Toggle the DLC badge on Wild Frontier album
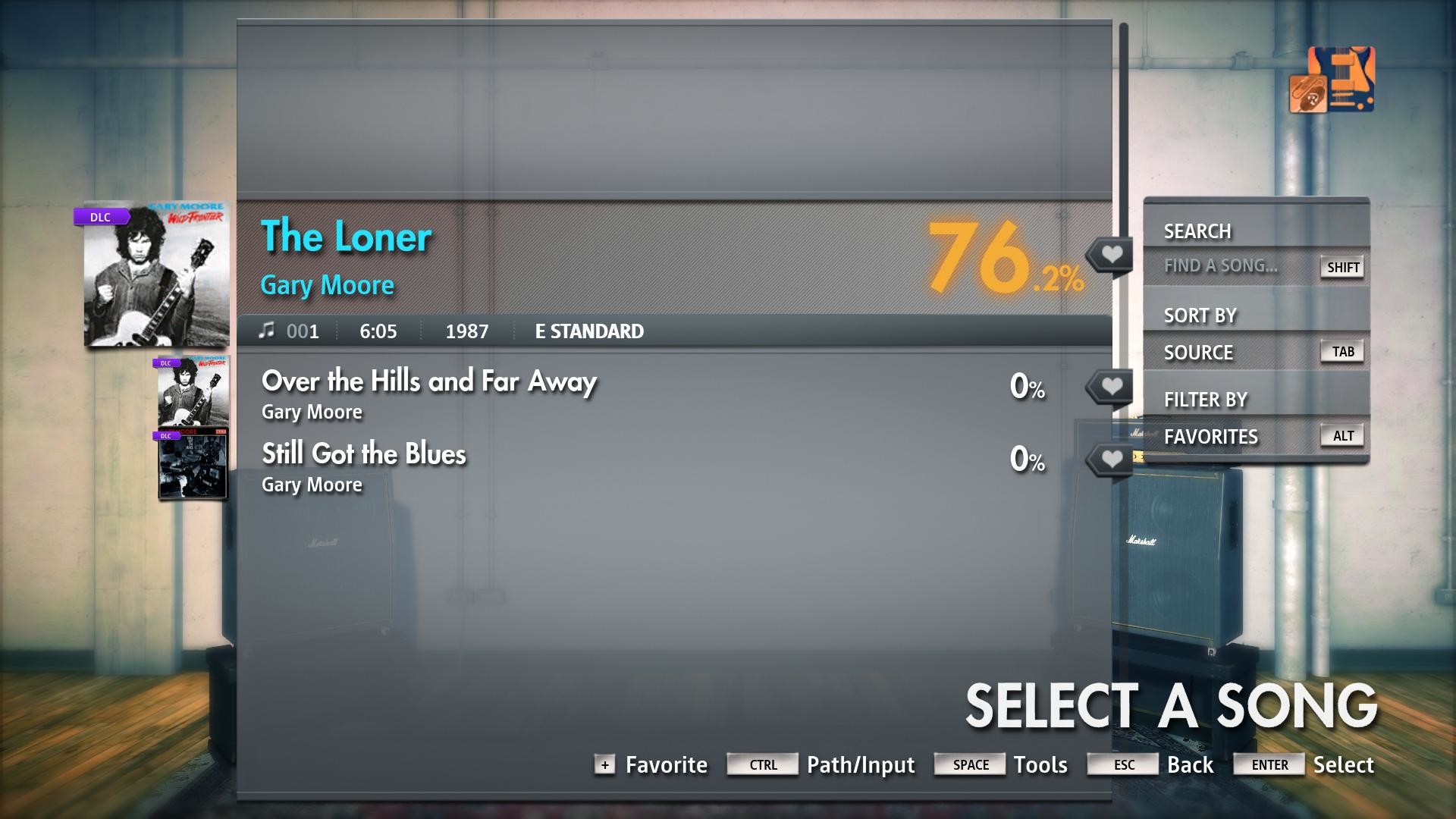Image resolution: width=1456 pixels, height=819 pixels. click(102, 217)
